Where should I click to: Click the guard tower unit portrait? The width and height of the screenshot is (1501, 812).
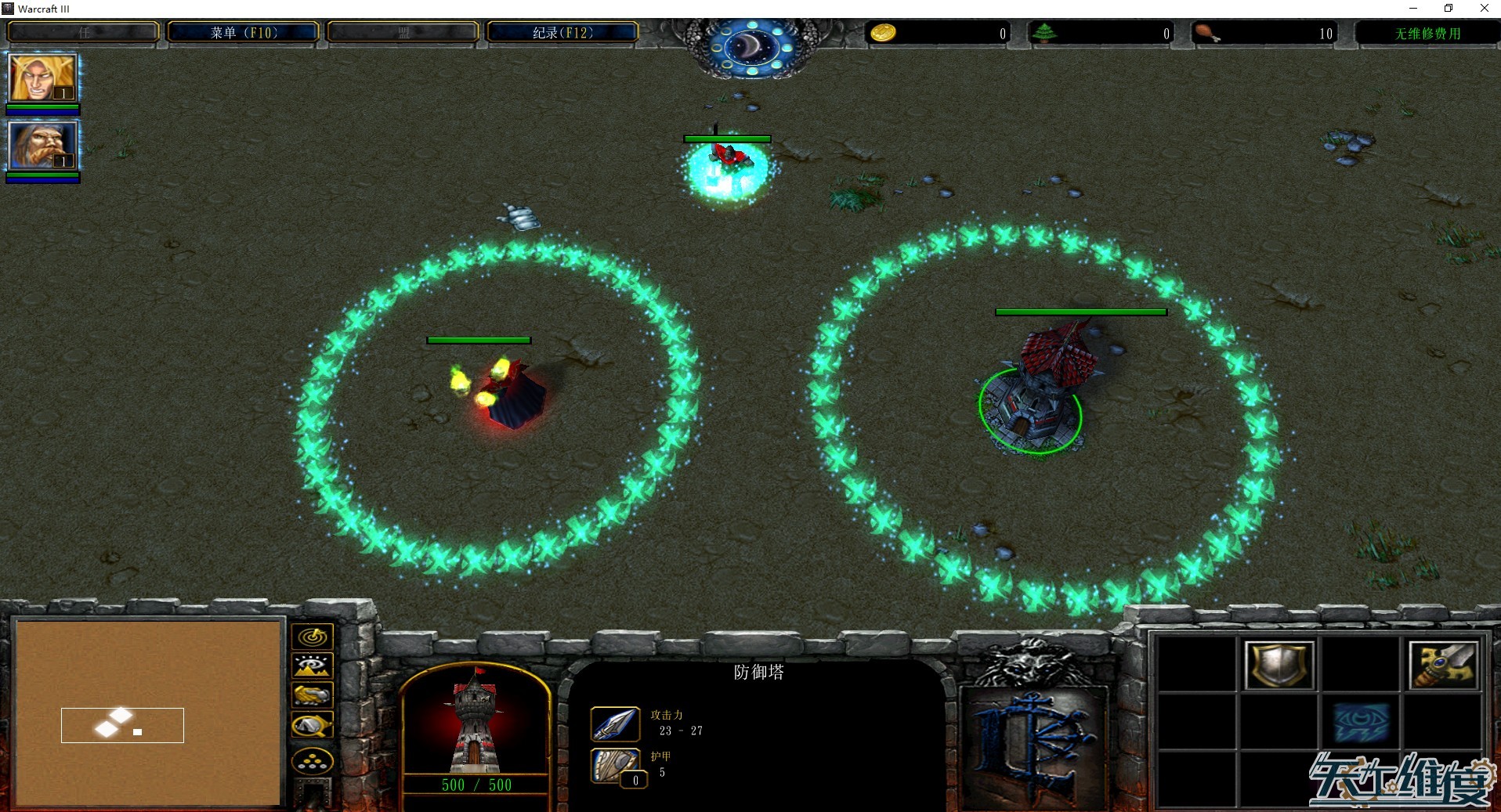474,722
